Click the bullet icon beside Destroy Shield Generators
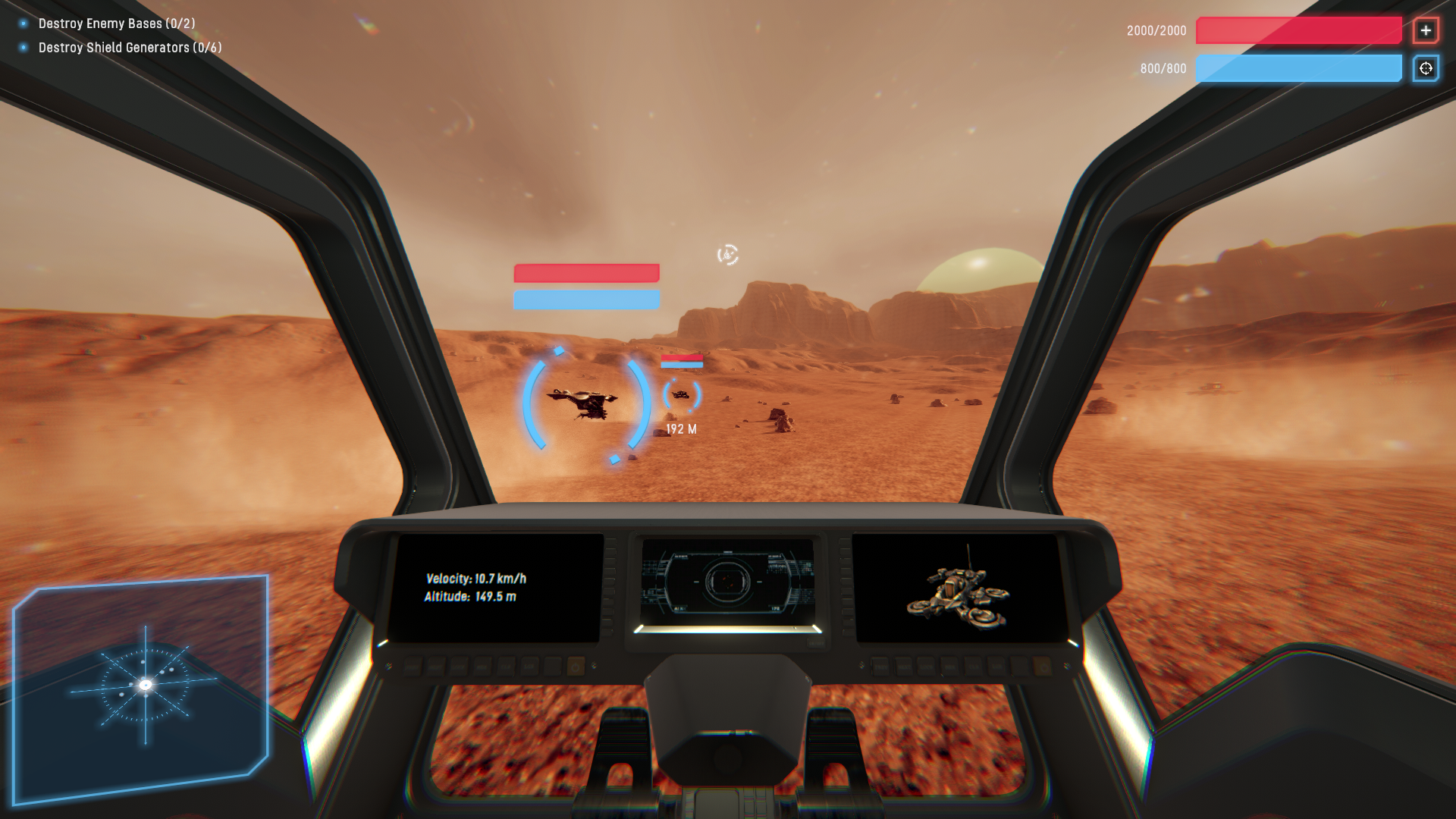This screenshot has height=819, width=1456. coord(23,47)
